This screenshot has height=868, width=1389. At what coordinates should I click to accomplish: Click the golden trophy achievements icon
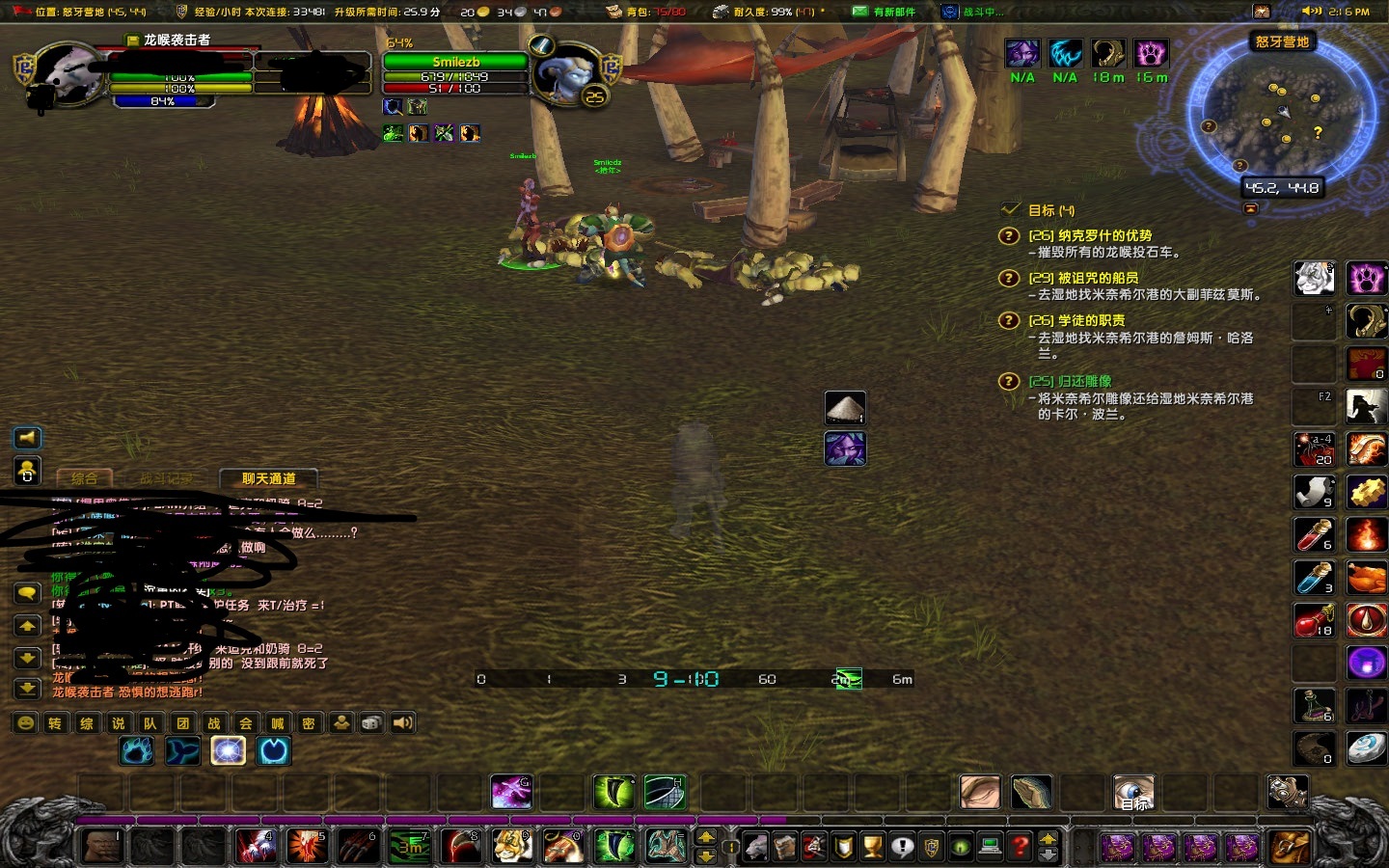coord(873,846)
